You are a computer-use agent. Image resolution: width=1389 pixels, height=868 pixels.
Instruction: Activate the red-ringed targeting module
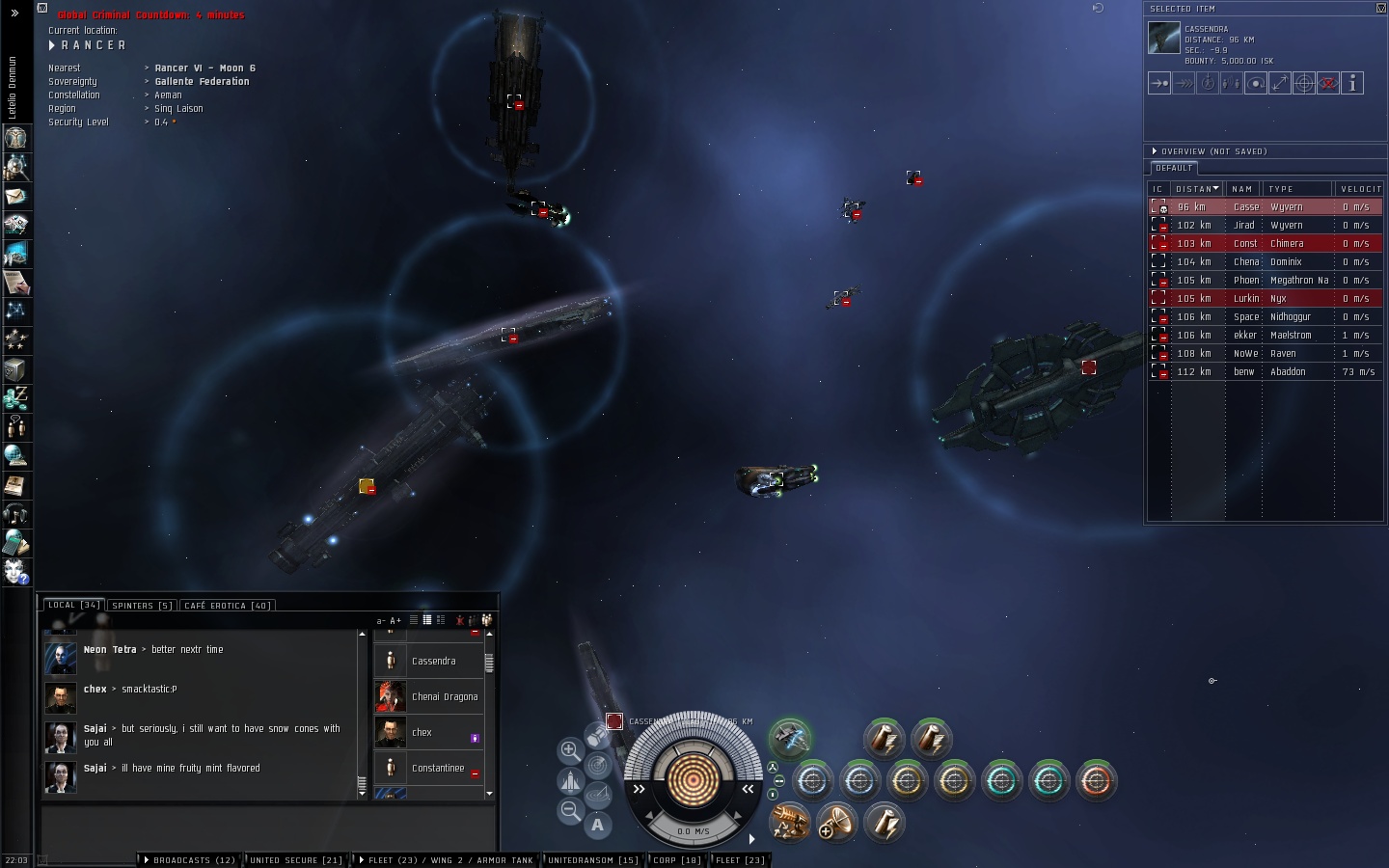pos(1096,780)
